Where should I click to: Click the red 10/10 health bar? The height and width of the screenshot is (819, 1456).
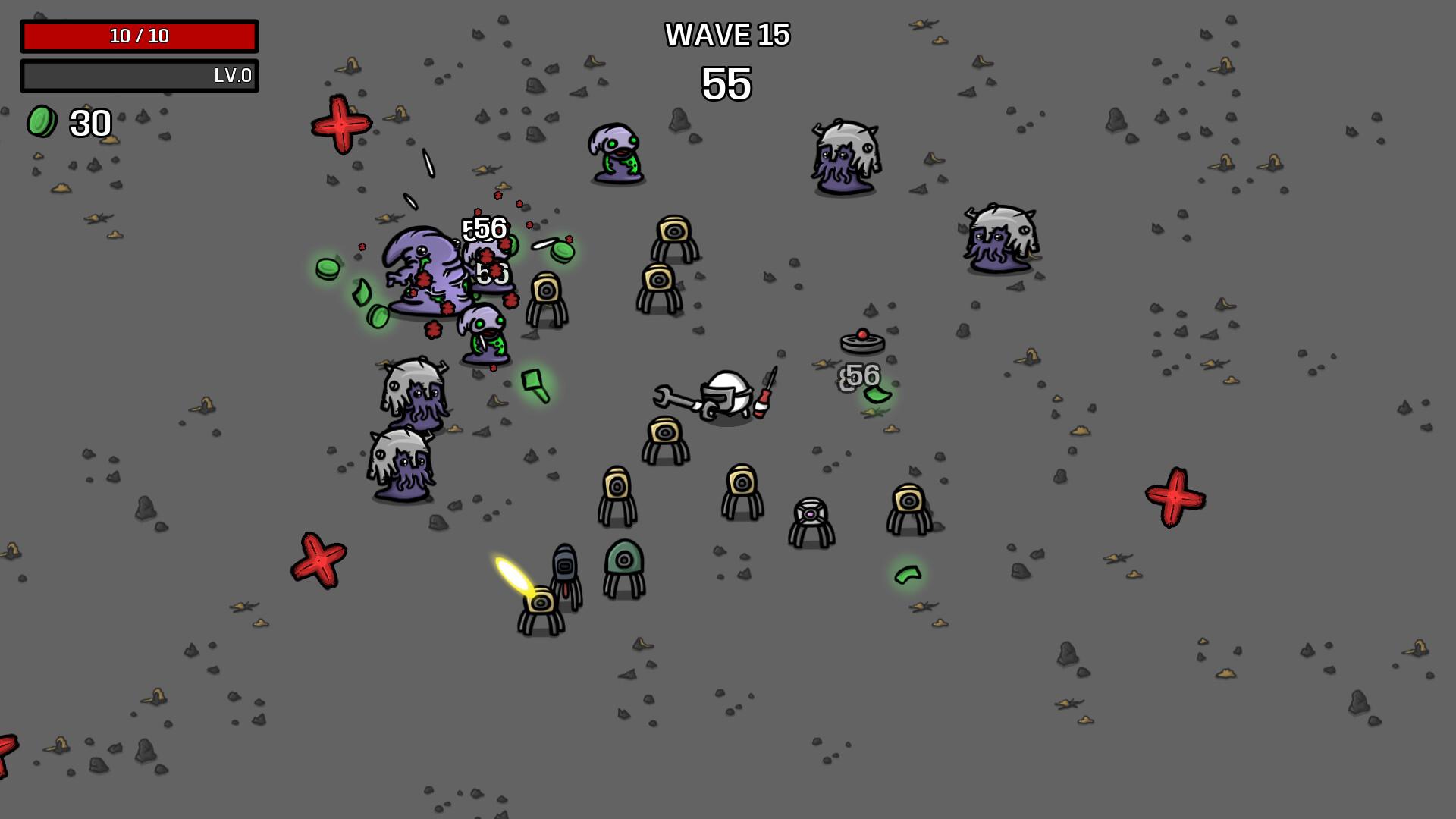tap(140, 33)
